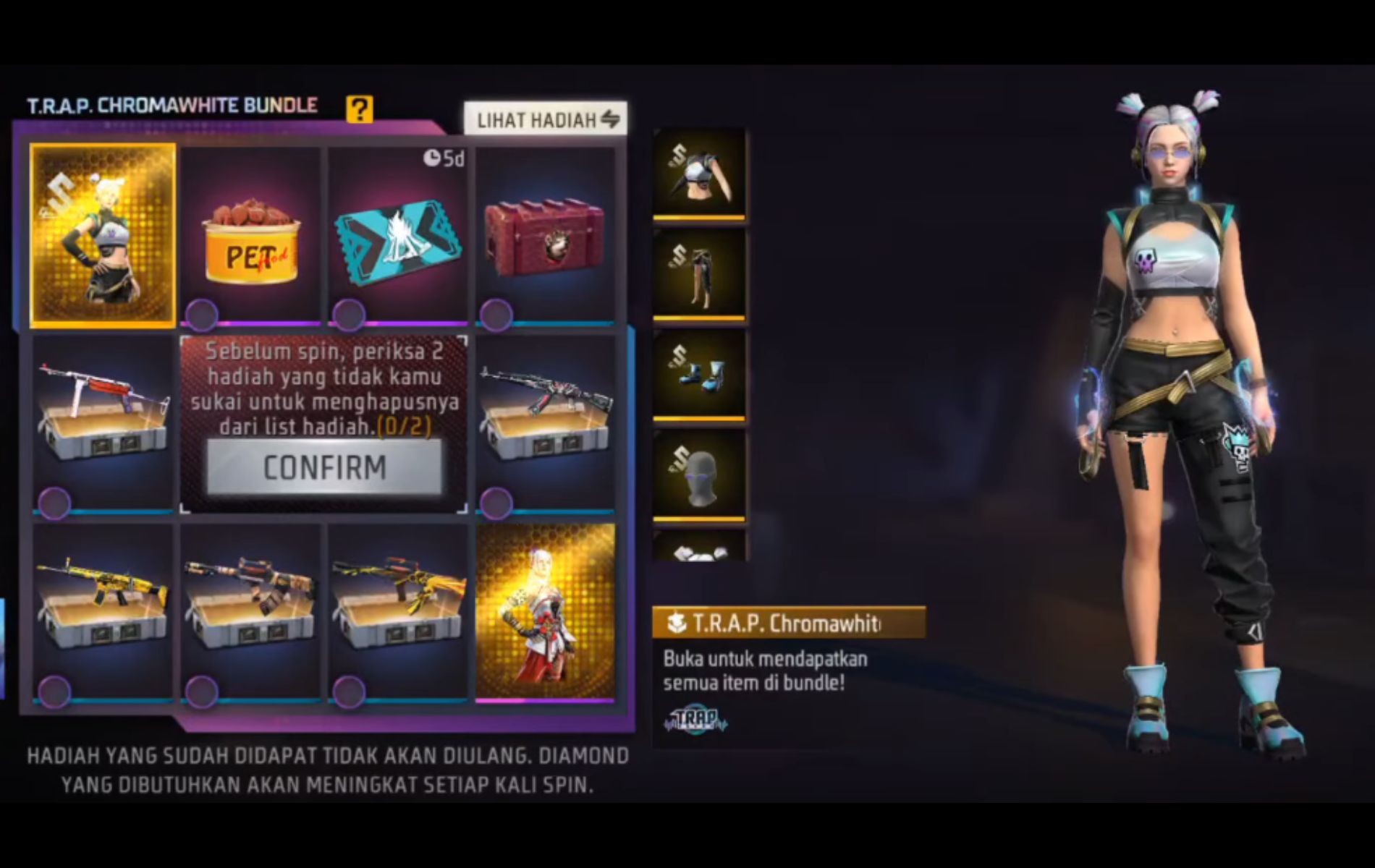Expand the T.R.A.P. Chromawhite bundle name banner
Viewport: 1375px width, 868px height.
(778, 620)
